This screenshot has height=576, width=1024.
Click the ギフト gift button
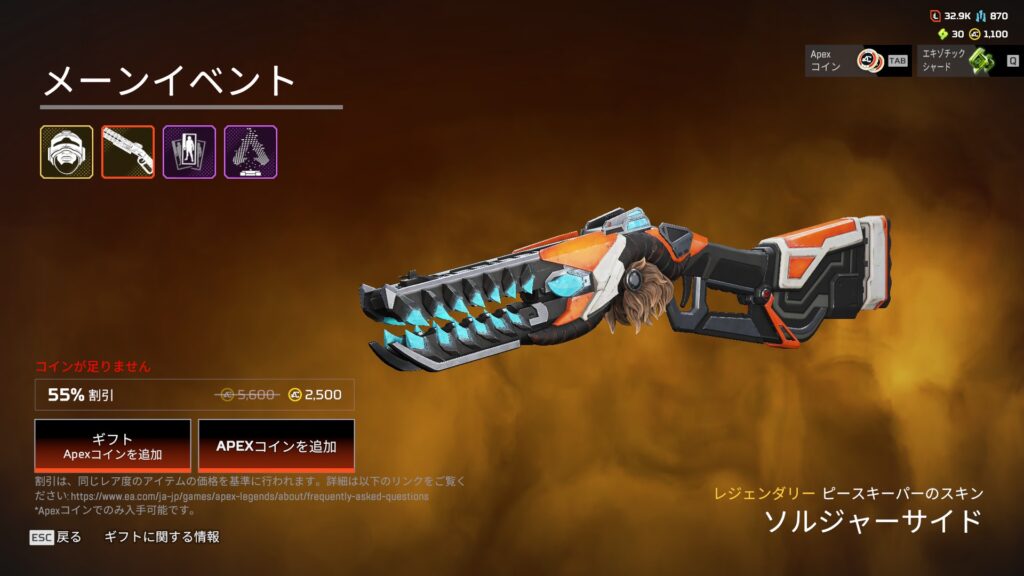tap(113, 446)
